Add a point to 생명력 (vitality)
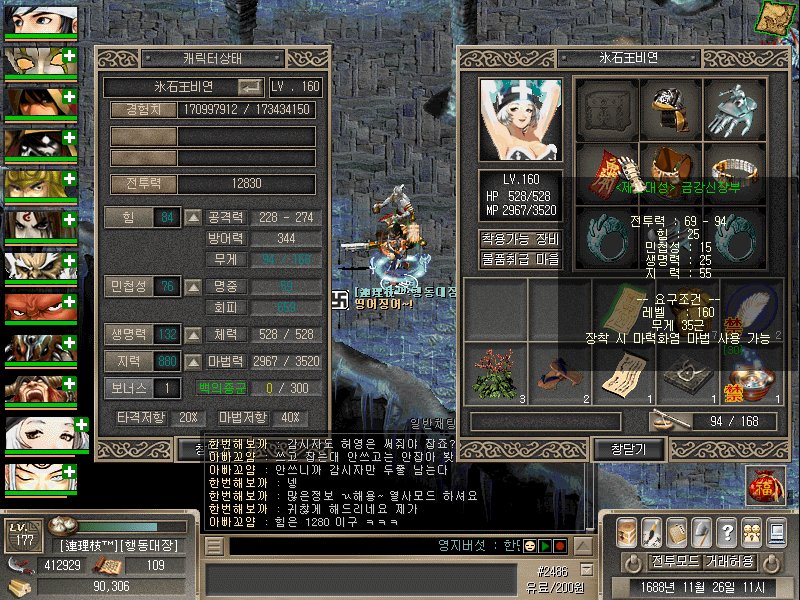Viewport: 800px width, 600px height. click(194, 334)
